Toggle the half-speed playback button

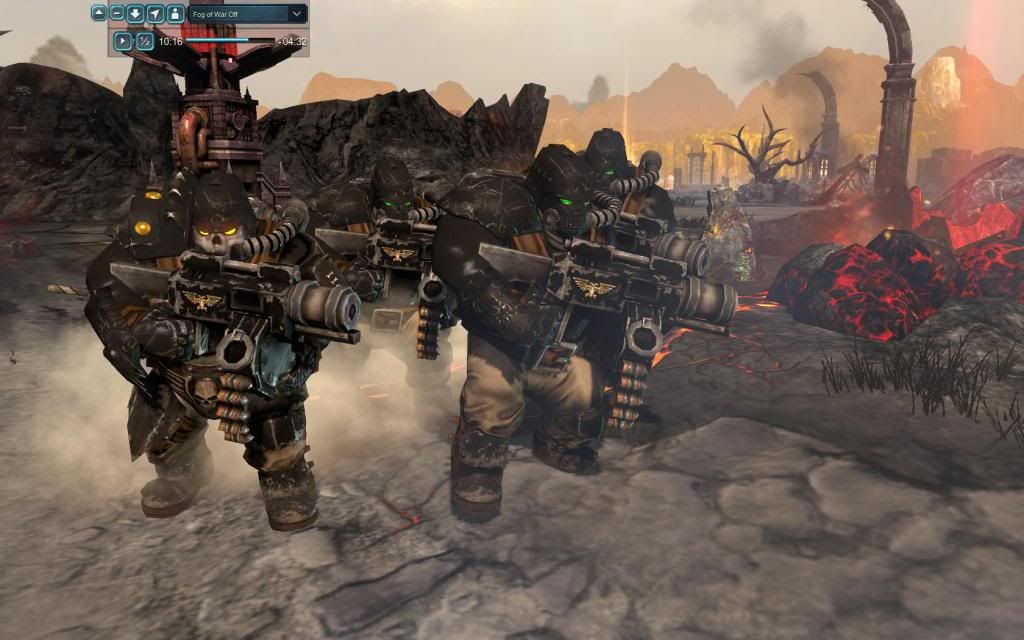pos(145,41)
